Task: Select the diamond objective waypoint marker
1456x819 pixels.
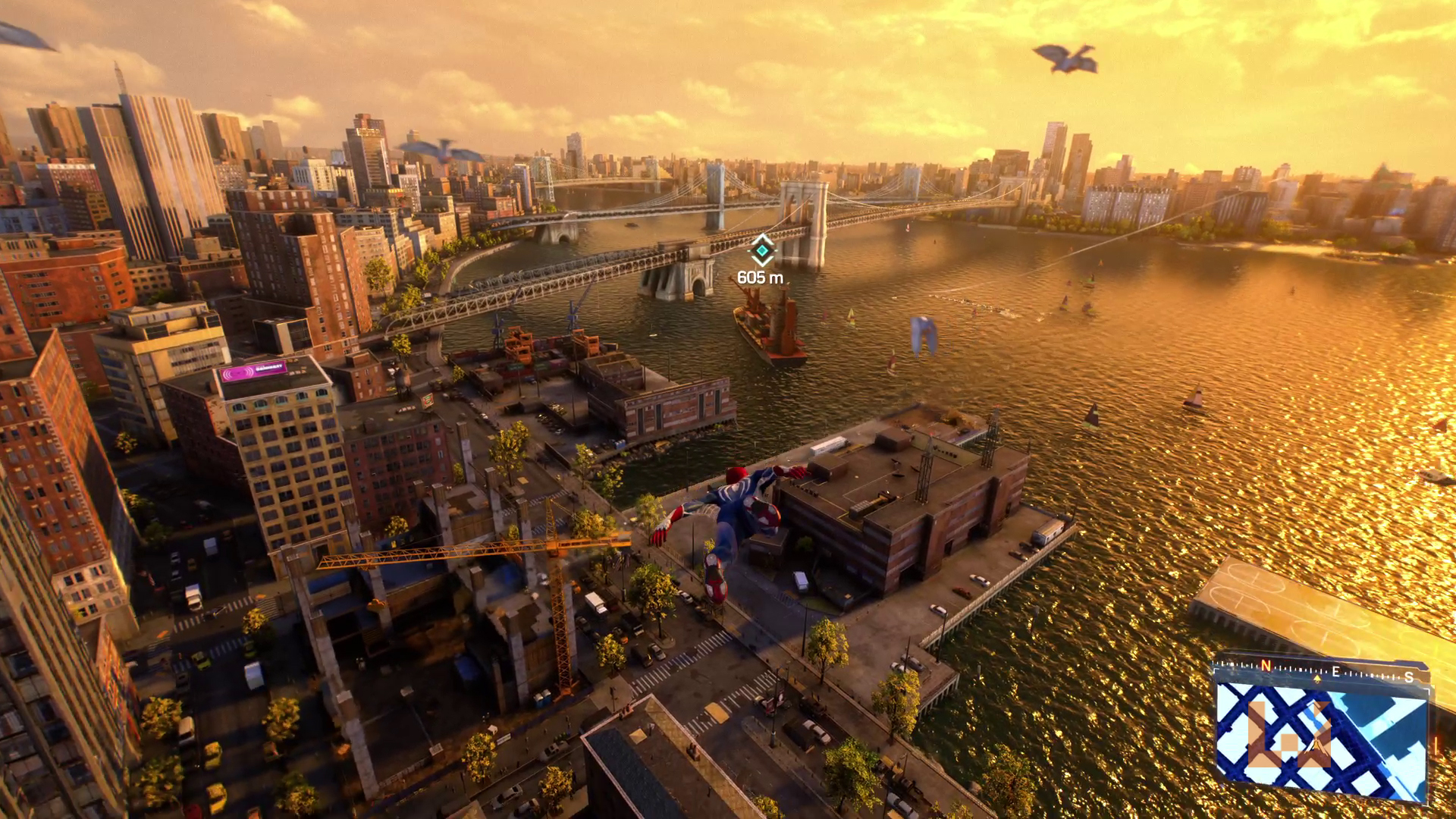Action: point(761,250)
